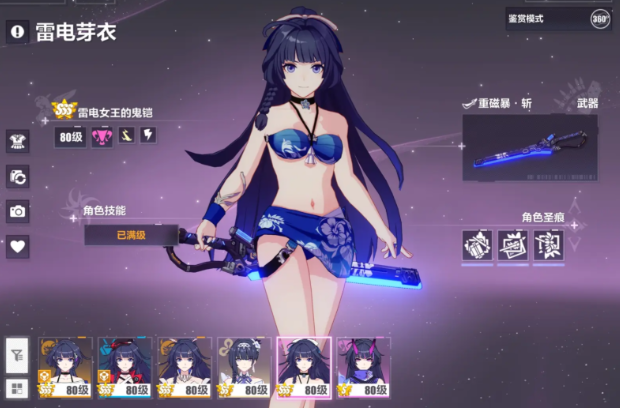Click the lightning bolt element icon

click(148, 135)
